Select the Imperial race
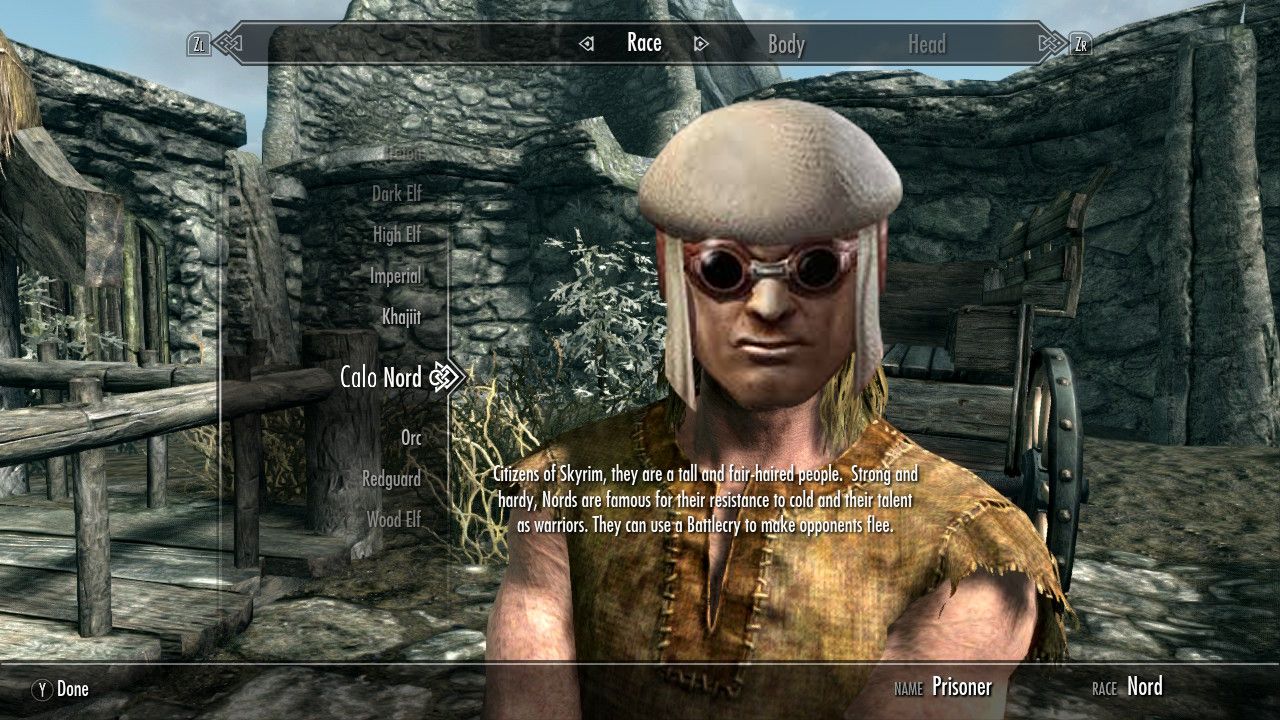The image size is (1280, 720). click(x=396, y=276)
